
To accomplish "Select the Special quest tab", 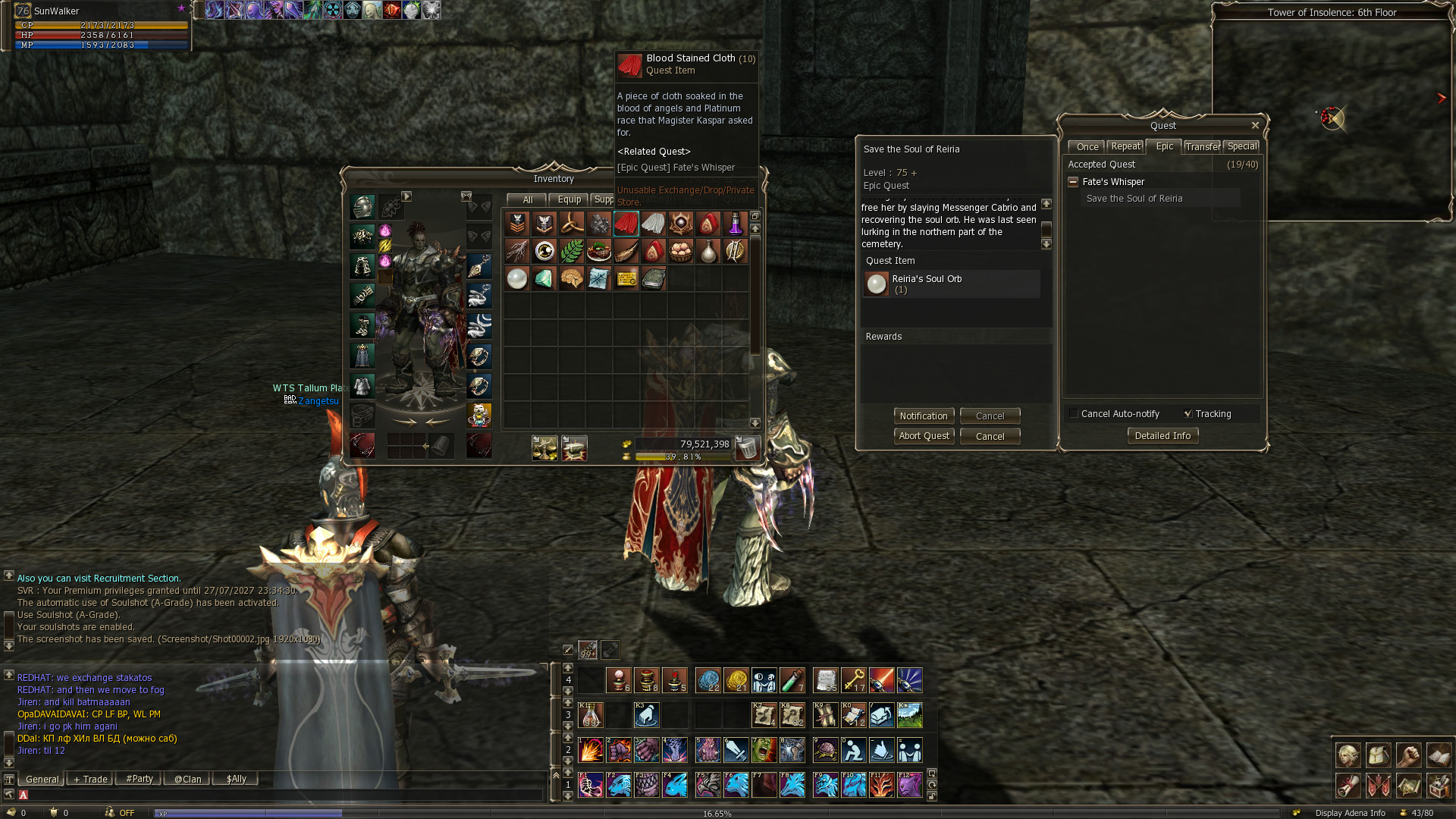I will [1241, 147].
